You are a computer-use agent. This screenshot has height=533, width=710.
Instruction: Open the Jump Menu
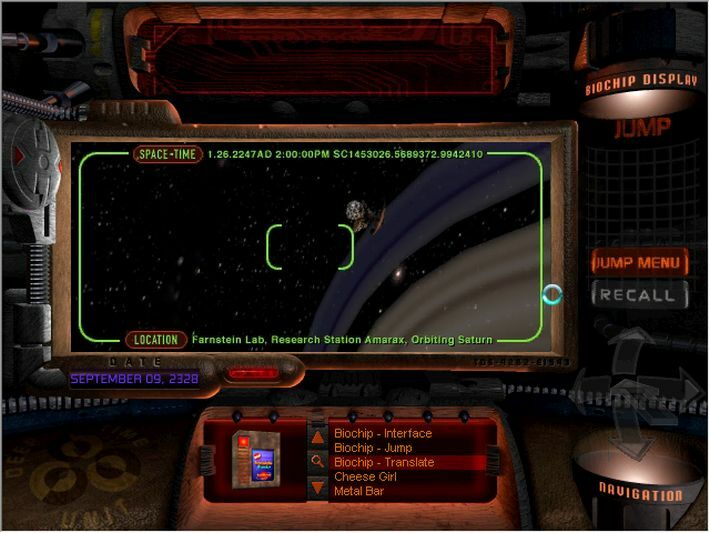[640, 263]
